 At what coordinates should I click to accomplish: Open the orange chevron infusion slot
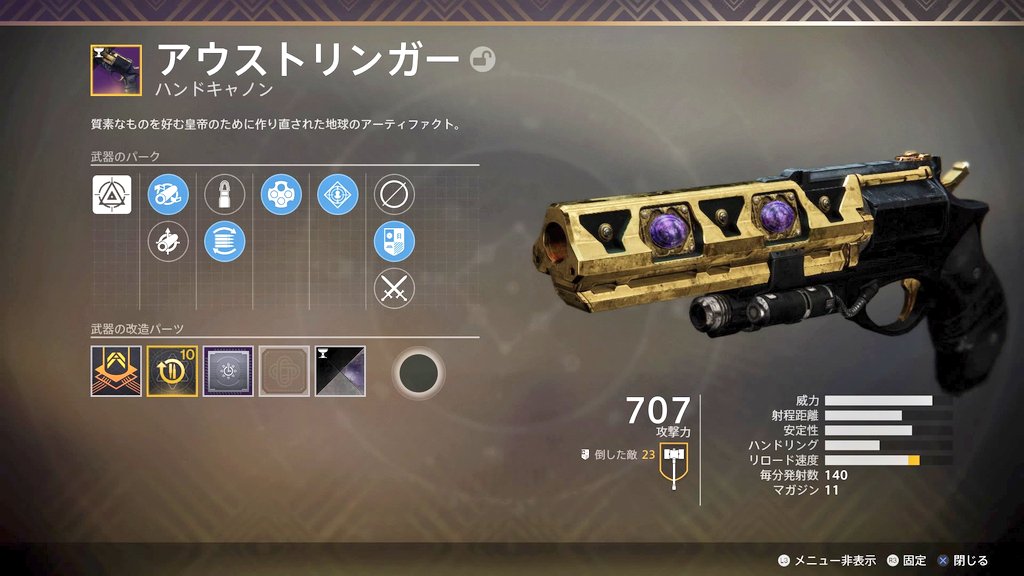pos(116,371)
